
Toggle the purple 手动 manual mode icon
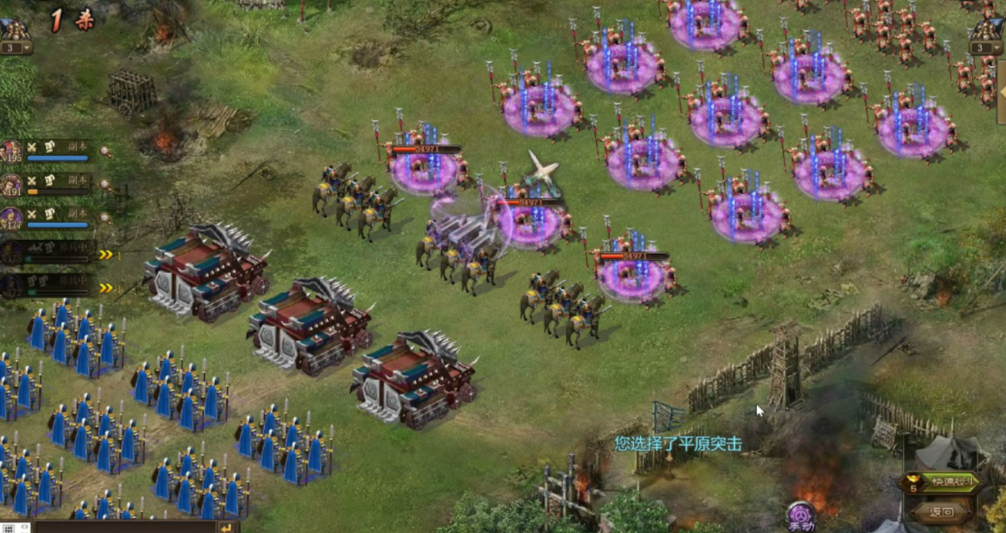800,516
